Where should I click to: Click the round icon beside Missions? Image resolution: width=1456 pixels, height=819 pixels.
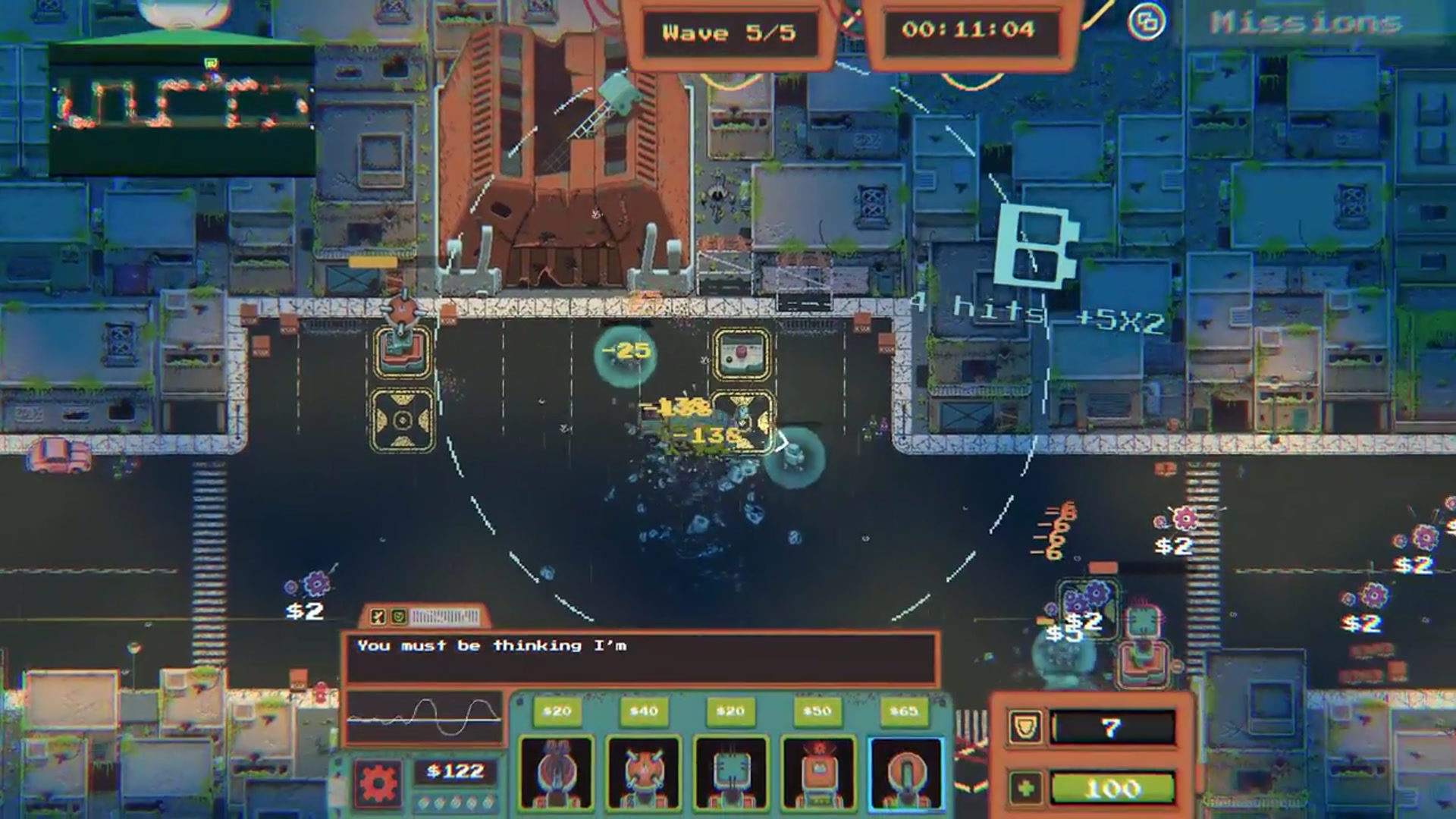[1146, 22]
